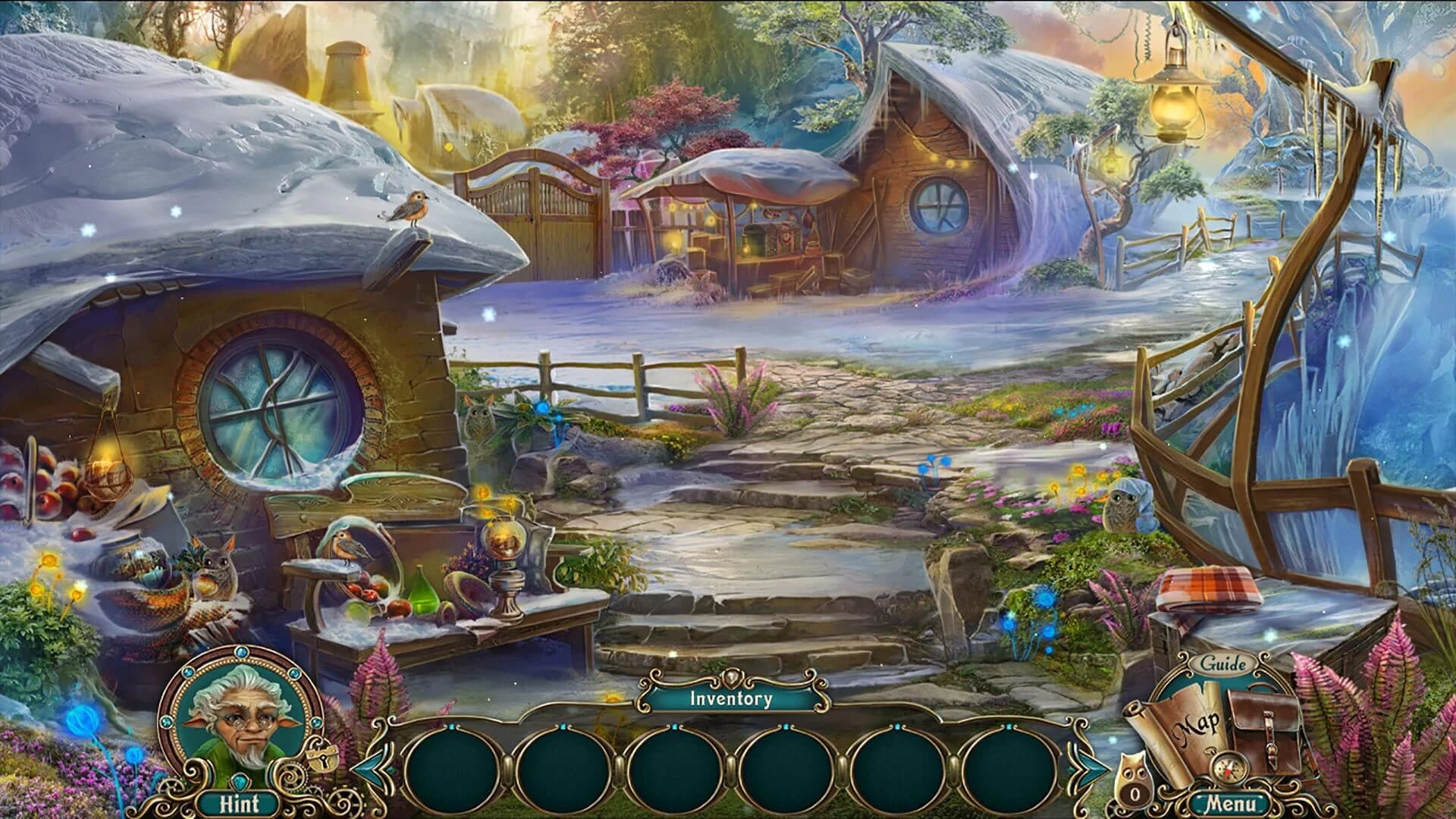Click the blue gem on the portrait's left ring
This screenshot has height=819, width=1456.
[166, 721]
